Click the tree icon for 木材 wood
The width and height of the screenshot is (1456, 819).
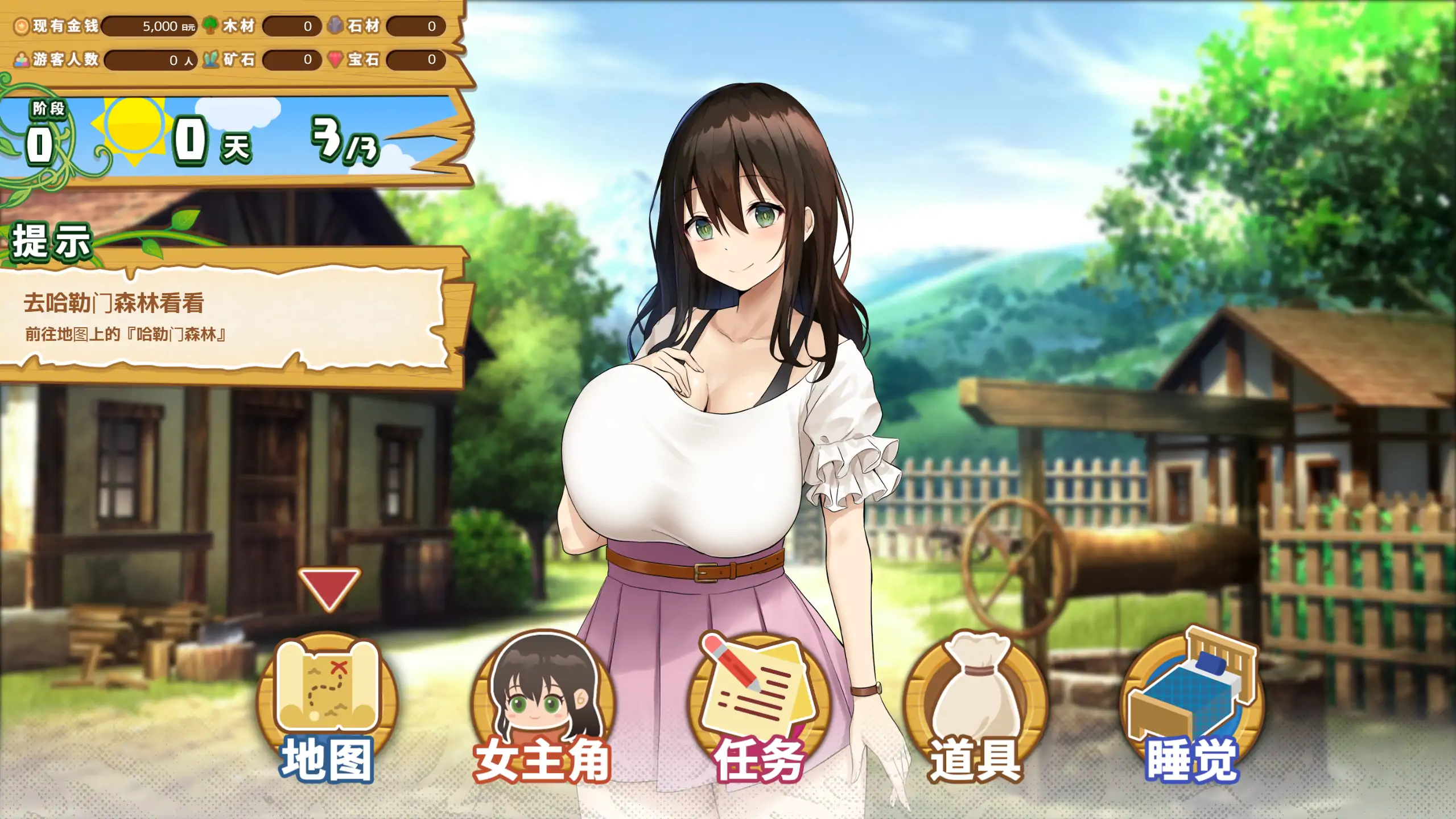click(212, 24)
